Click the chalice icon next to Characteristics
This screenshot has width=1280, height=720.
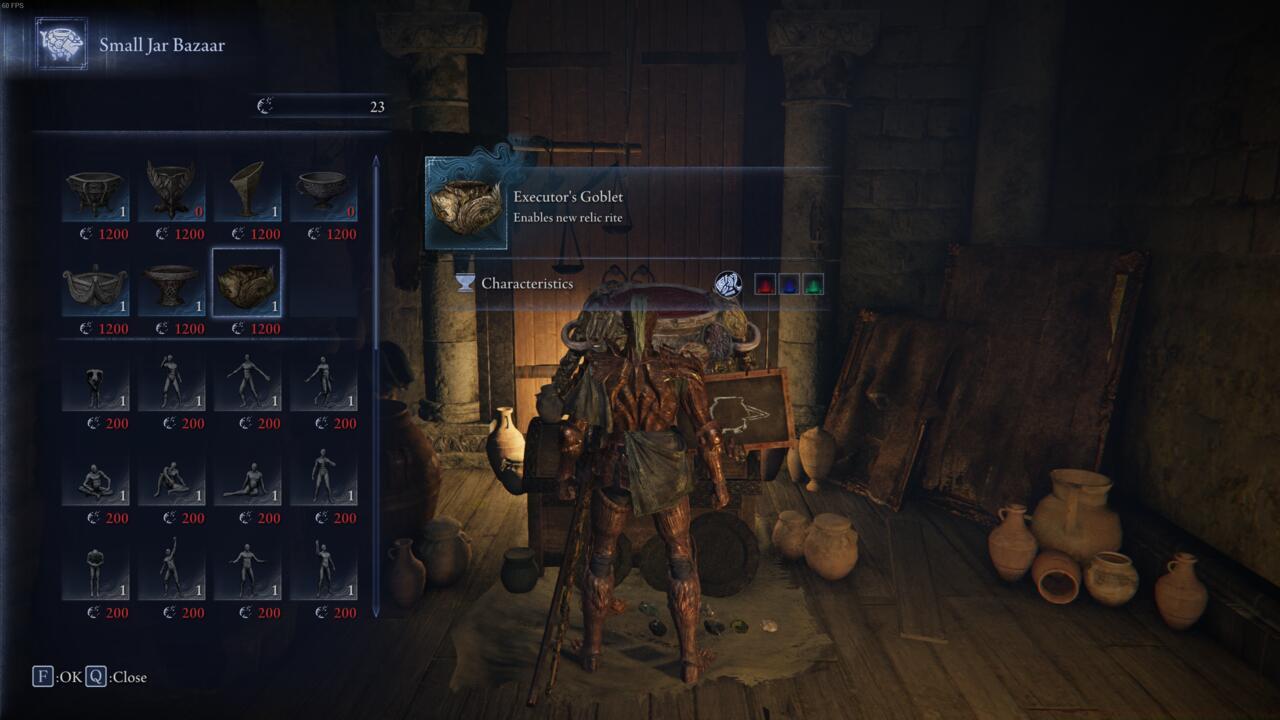(465, 284)
